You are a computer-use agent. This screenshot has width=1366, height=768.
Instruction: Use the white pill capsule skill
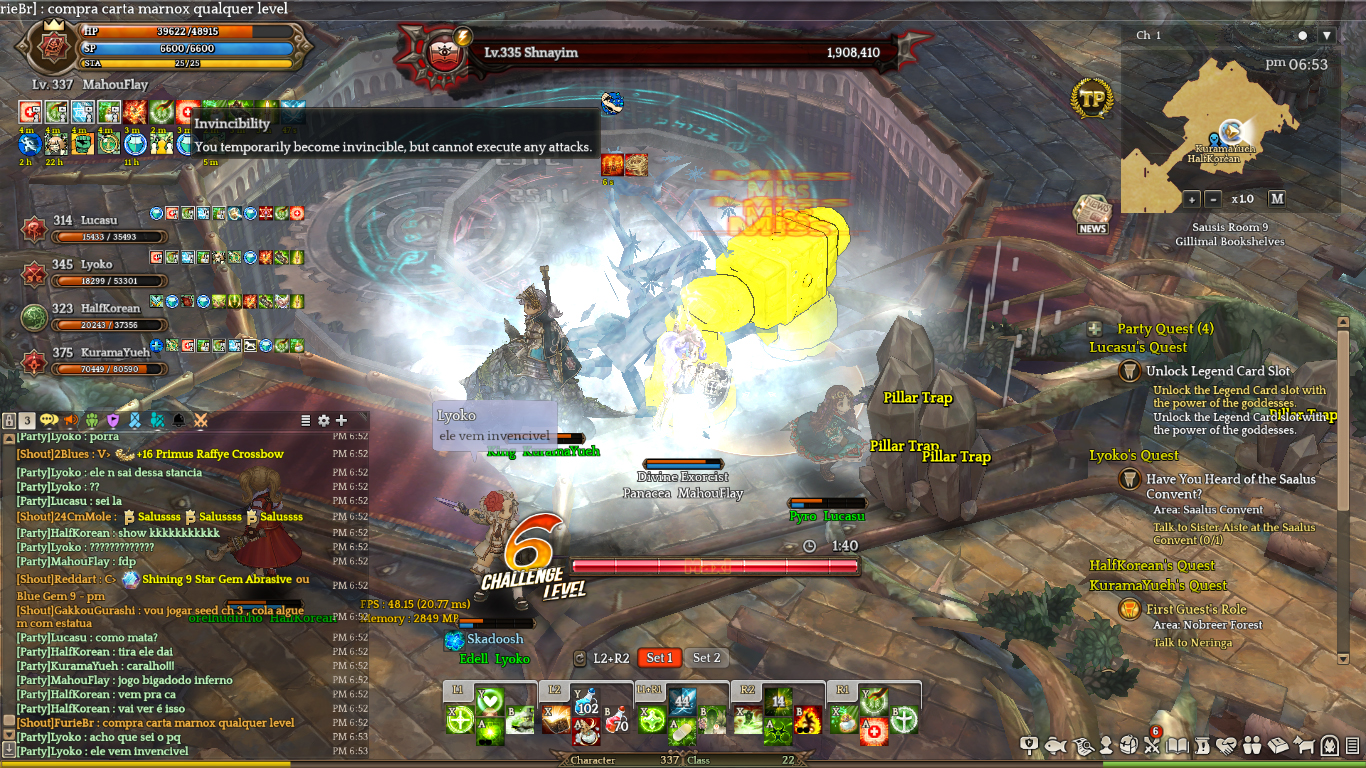[682, 733]
